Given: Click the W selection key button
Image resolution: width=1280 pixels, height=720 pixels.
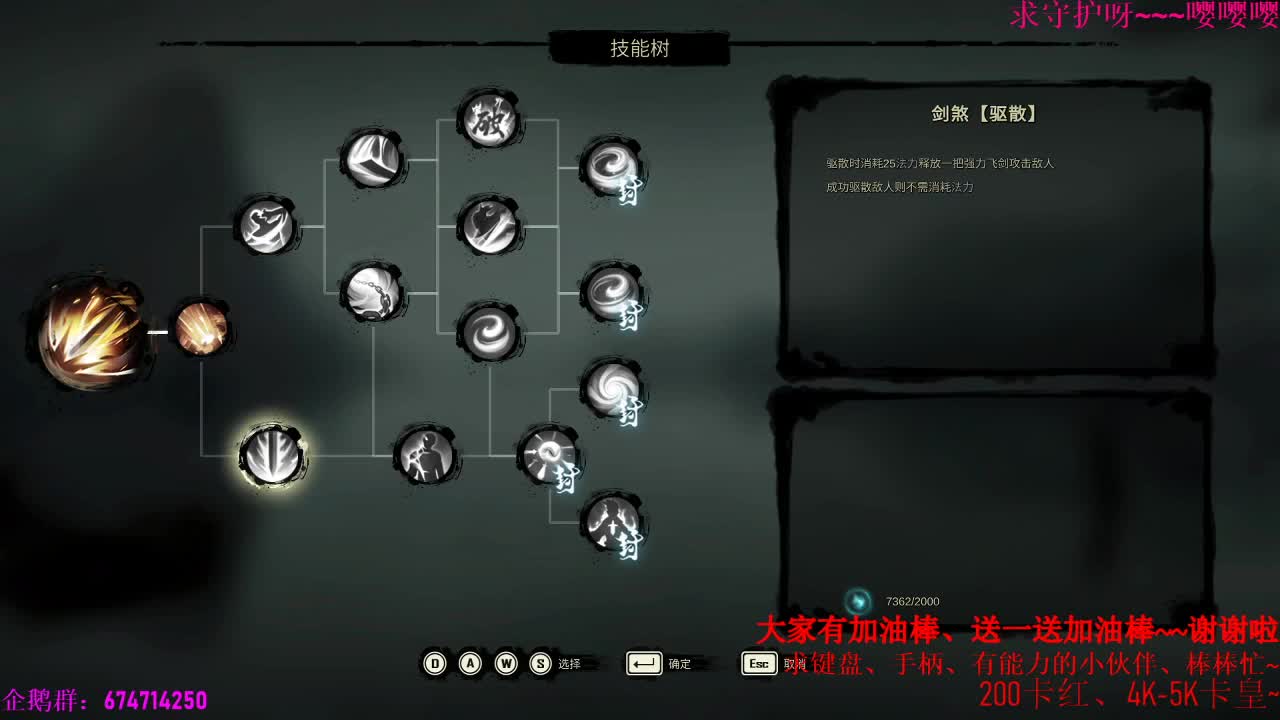Looking at the screenshot, I should (505, 663).
